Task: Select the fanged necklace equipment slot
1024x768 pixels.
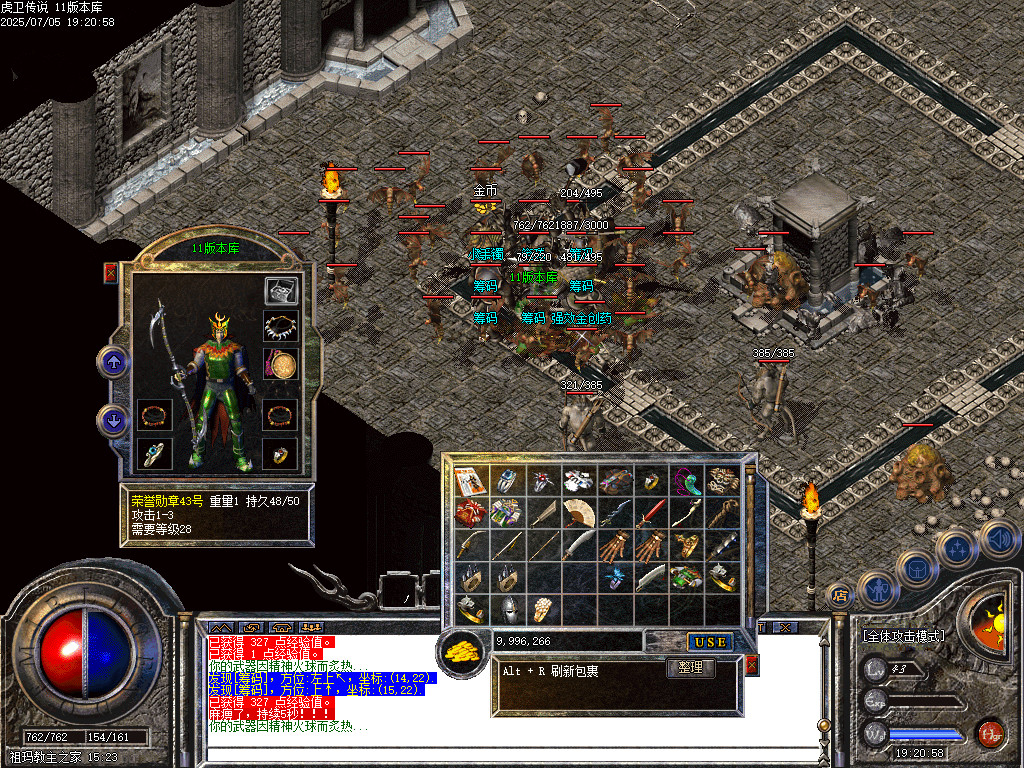Action: [281, 326]
